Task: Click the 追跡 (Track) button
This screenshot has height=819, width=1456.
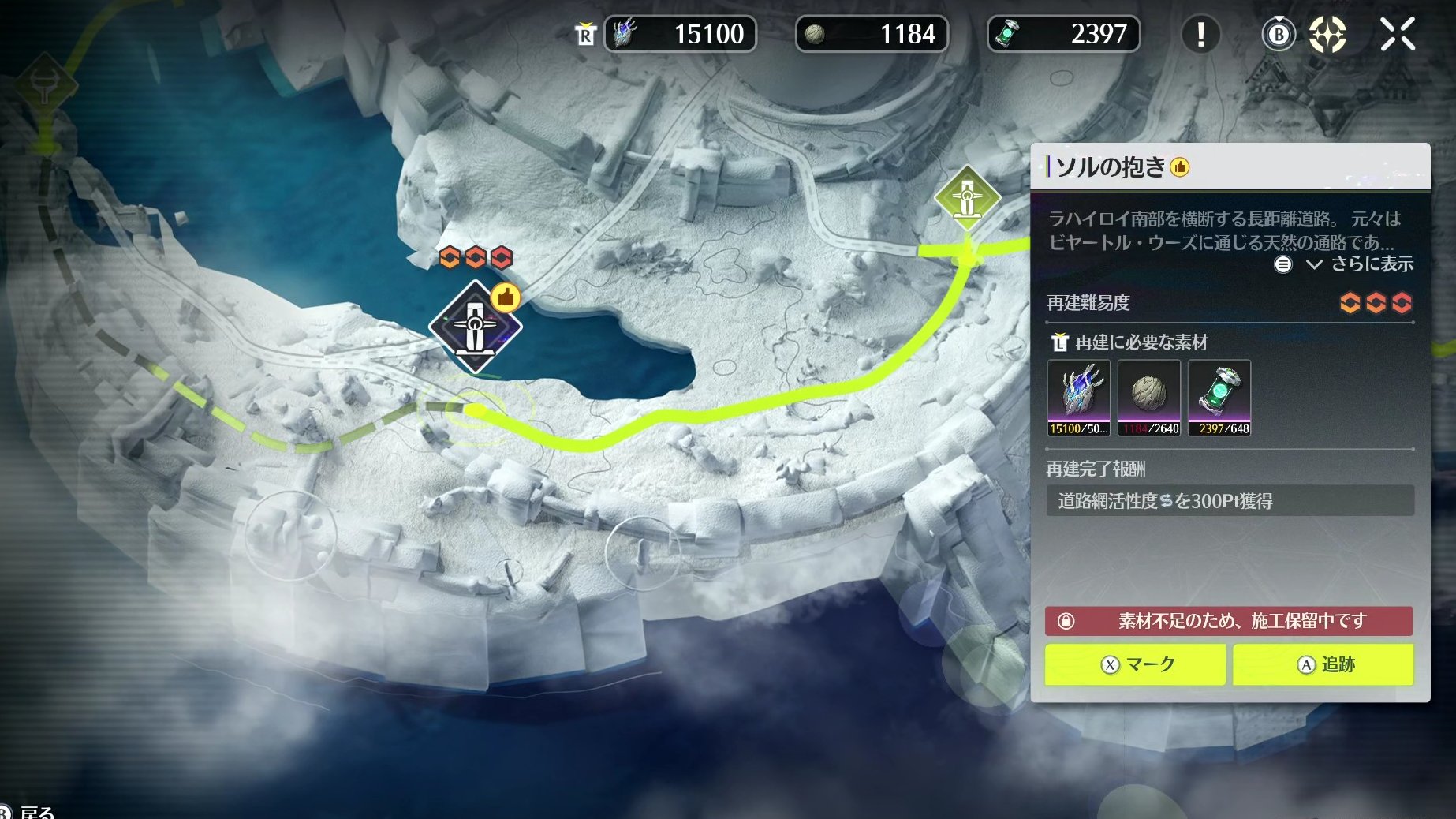Action: point(1323,664)
